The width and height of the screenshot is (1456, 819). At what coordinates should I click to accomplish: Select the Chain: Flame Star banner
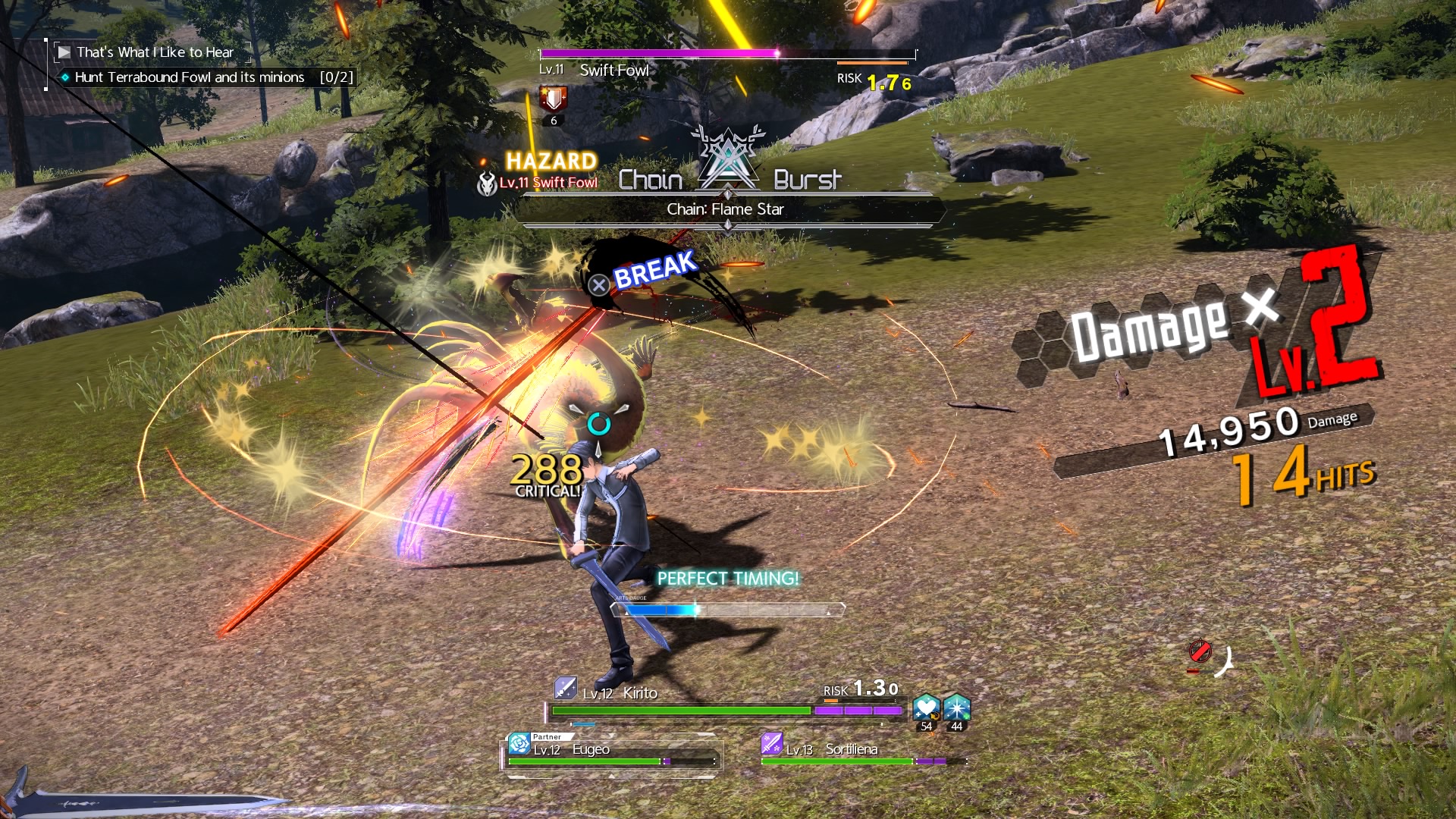[726, 209]
